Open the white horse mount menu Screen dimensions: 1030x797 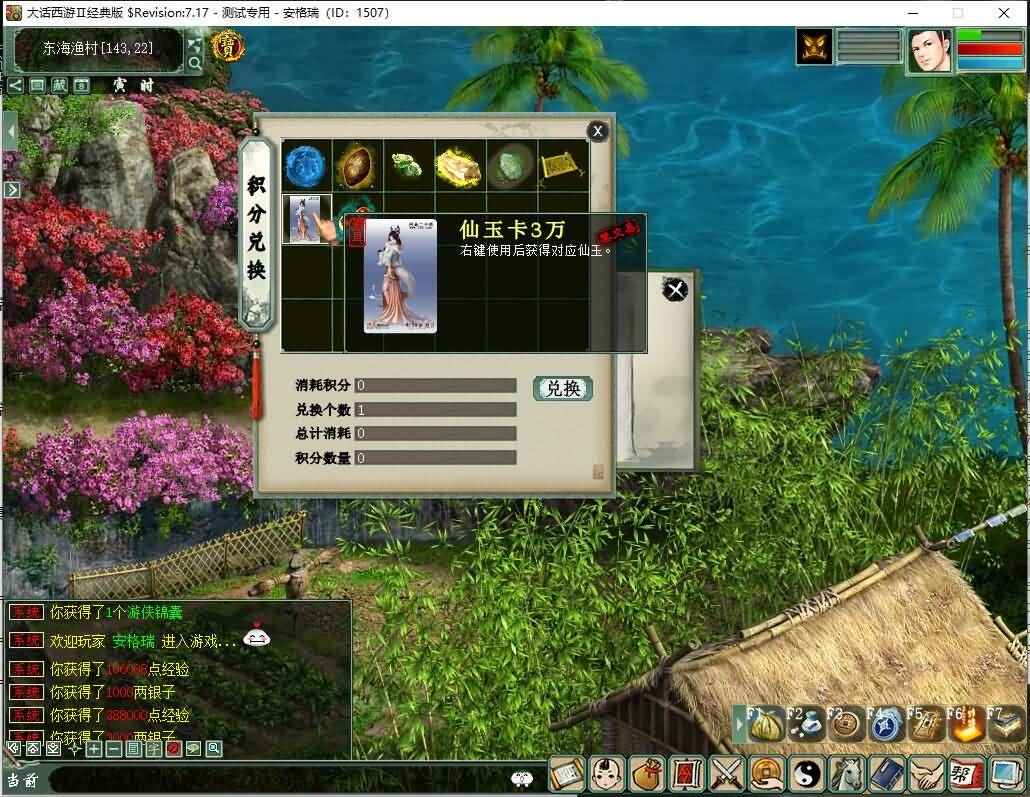click(848, 773)
